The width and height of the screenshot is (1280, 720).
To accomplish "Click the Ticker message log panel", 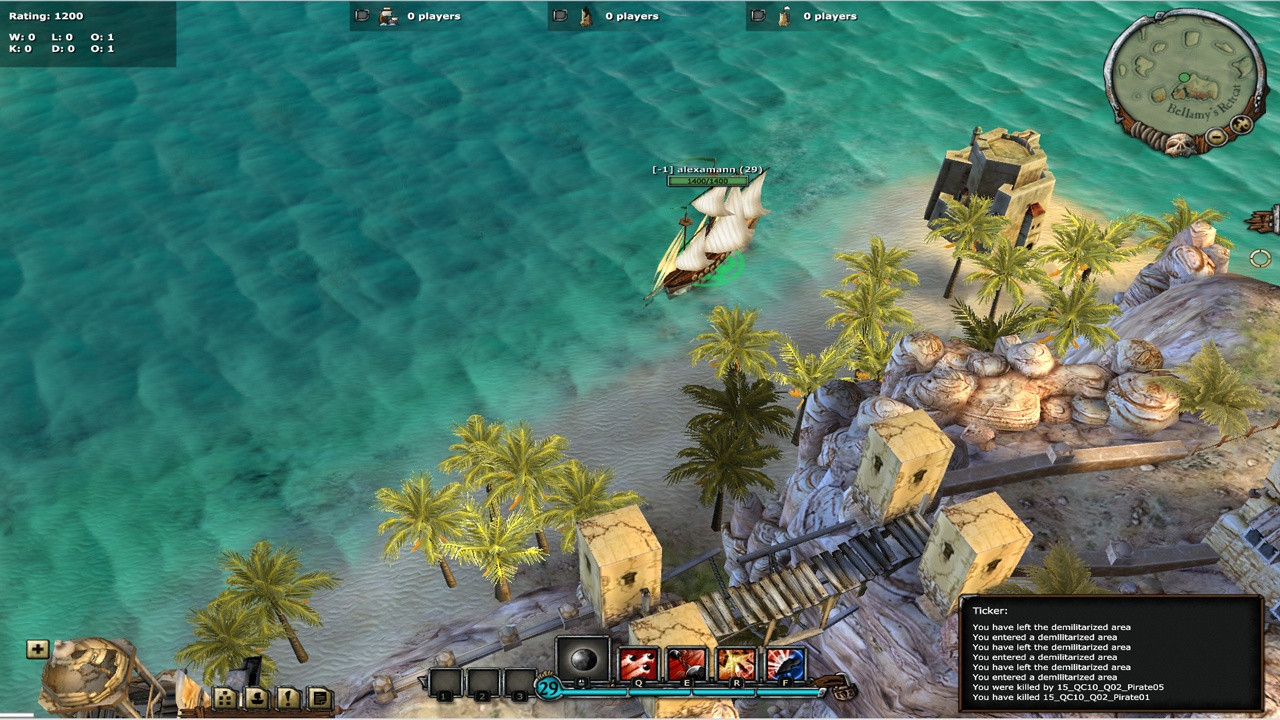I will coord(1111,654).
